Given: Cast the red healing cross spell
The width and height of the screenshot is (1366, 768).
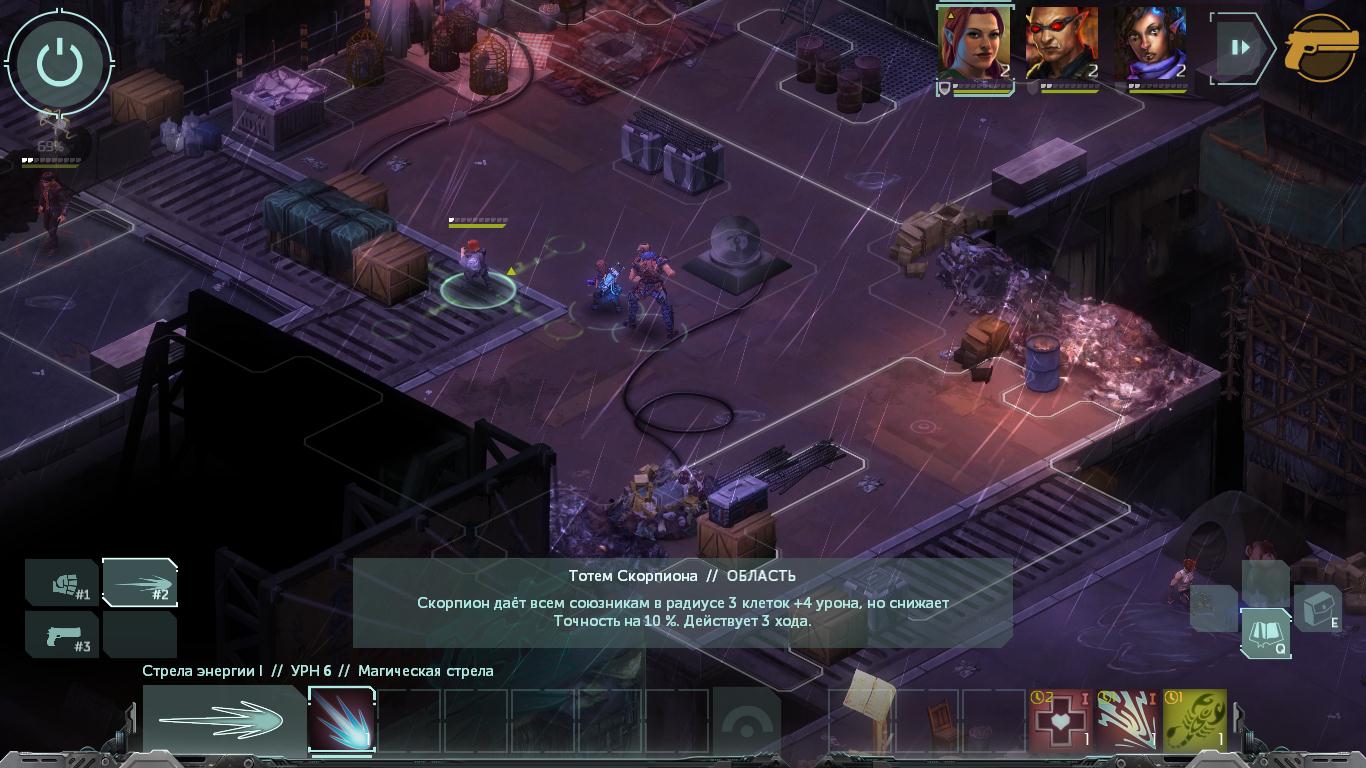Looking at the screenshot, I should [x=1059, y=719].
